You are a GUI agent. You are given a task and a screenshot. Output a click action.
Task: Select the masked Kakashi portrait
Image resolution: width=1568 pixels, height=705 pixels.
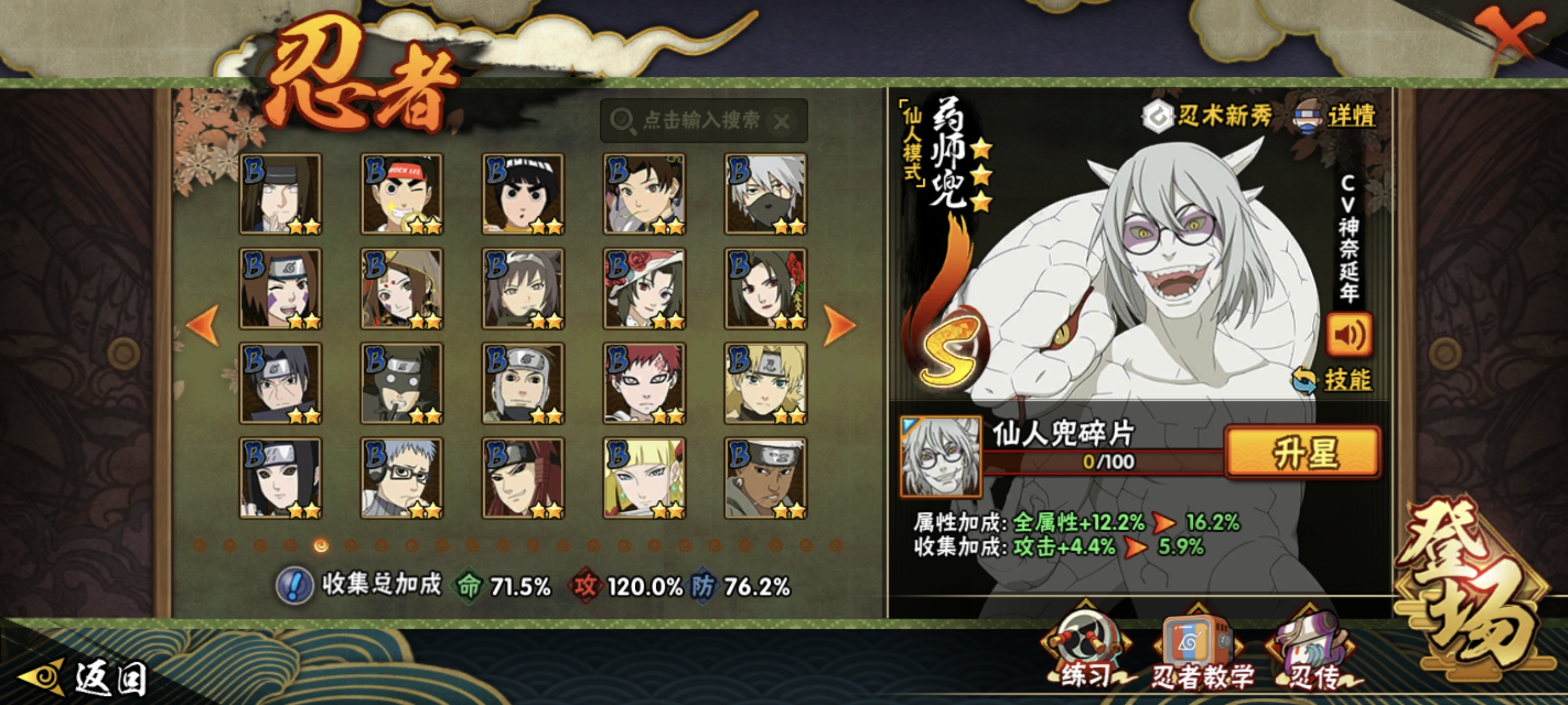click(765, 194)
